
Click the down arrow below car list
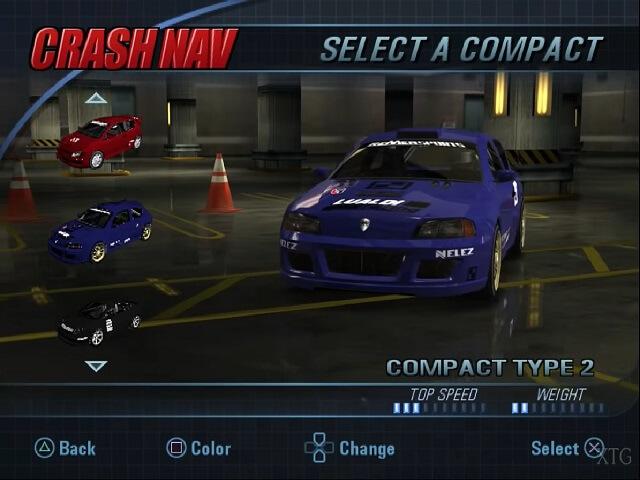(96, 366)
